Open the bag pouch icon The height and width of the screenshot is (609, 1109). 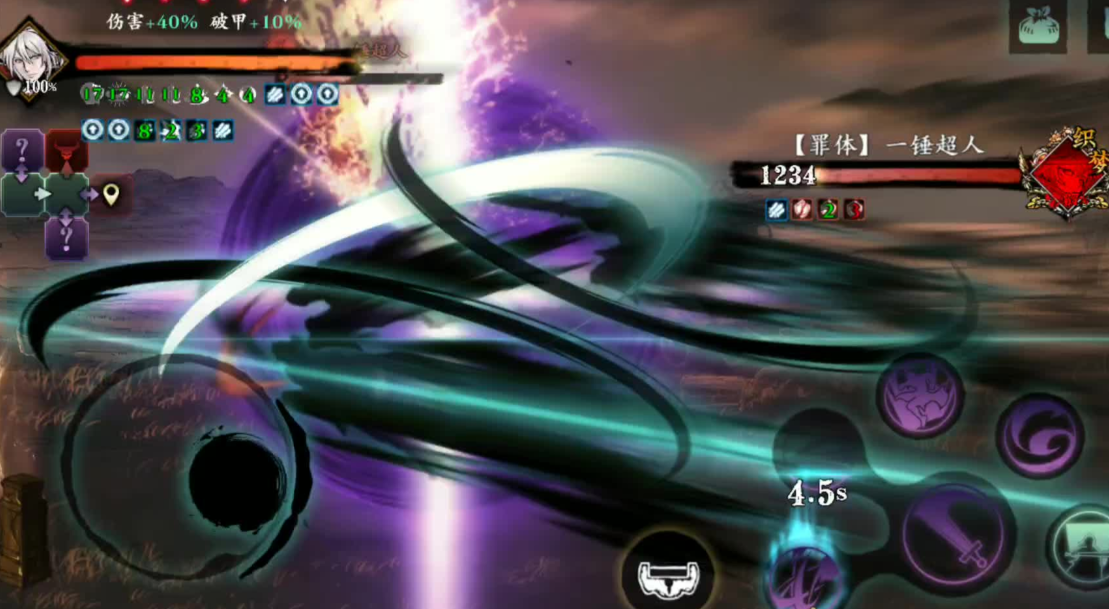pyautogui.click(x=1037, y=27)
